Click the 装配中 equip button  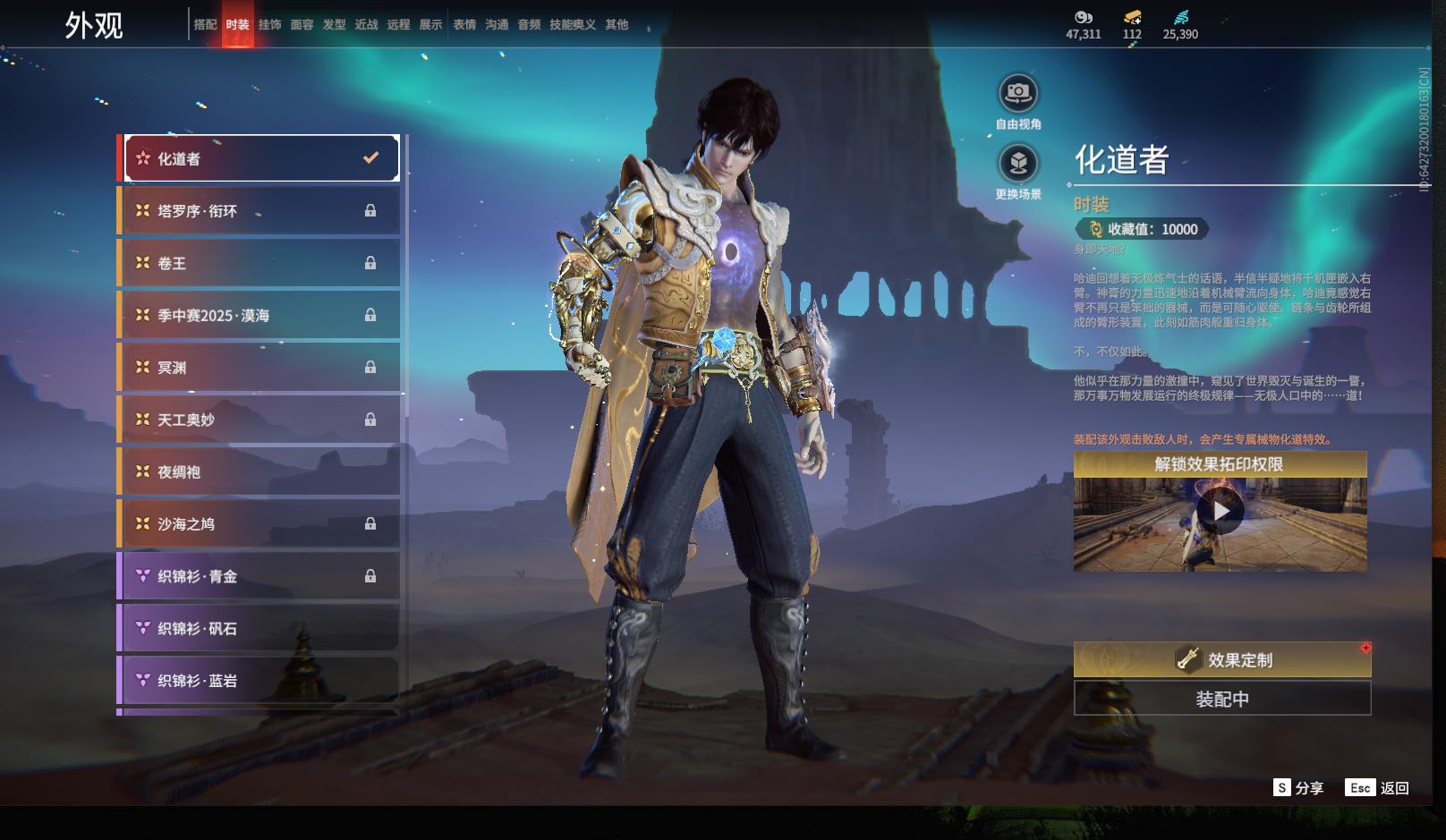pos(1221,699)
